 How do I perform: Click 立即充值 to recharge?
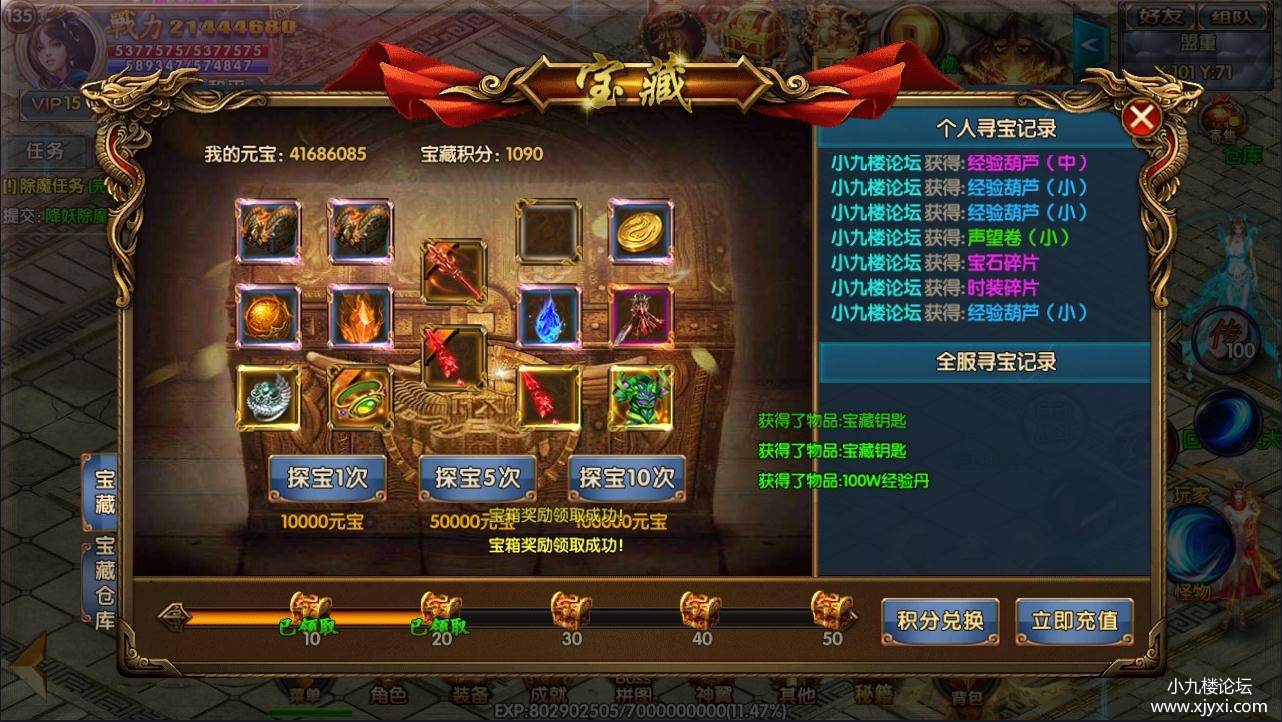pos(1075,620)
